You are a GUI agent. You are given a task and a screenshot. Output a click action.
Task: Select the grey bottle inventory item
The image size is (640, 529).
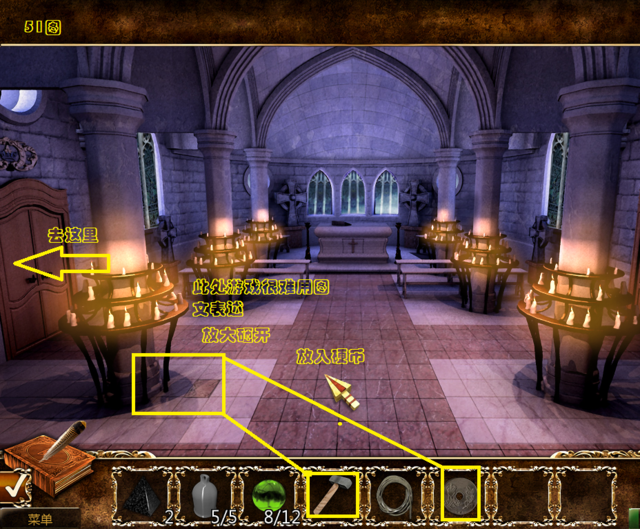[x=206, y=493]
